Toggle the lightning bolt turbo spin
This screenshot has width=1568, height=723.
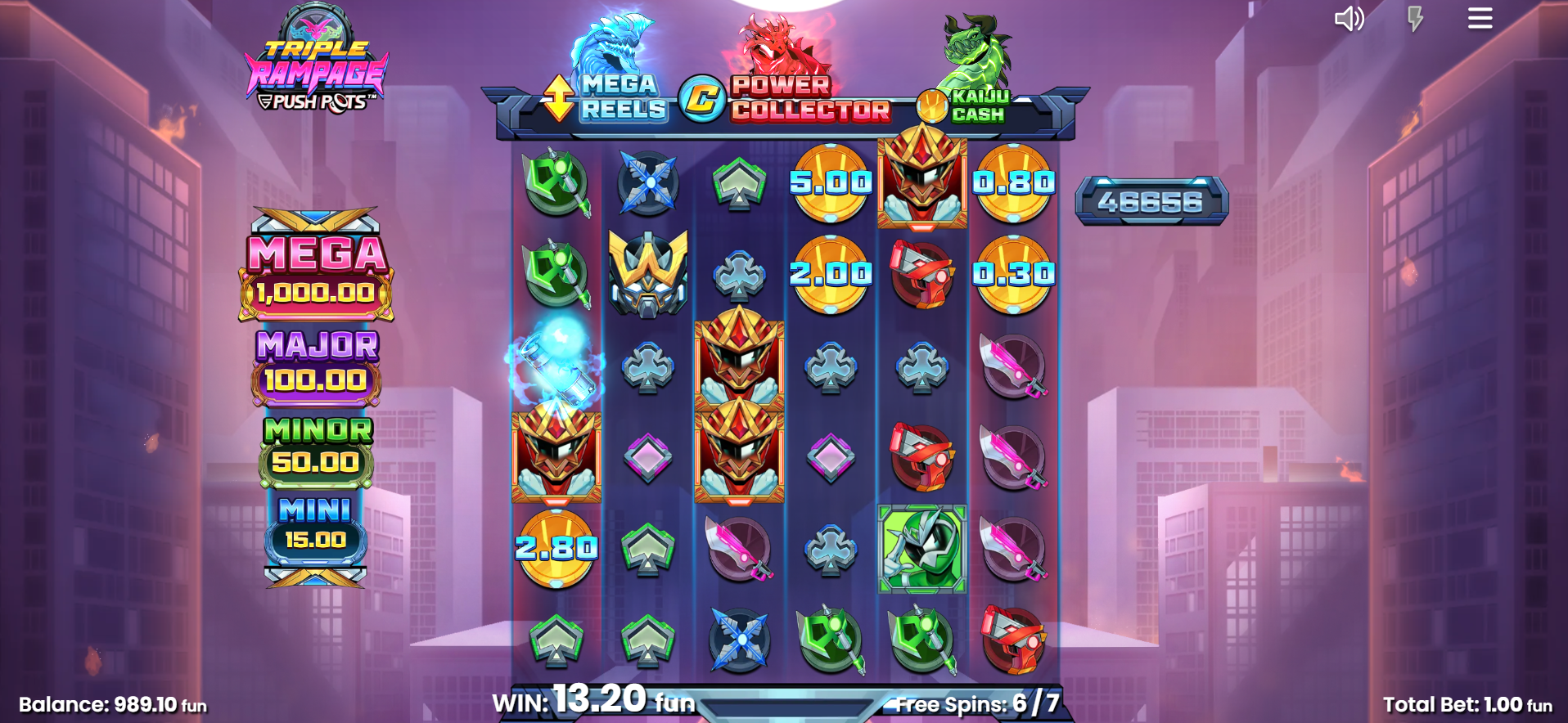click(1415, 19)
